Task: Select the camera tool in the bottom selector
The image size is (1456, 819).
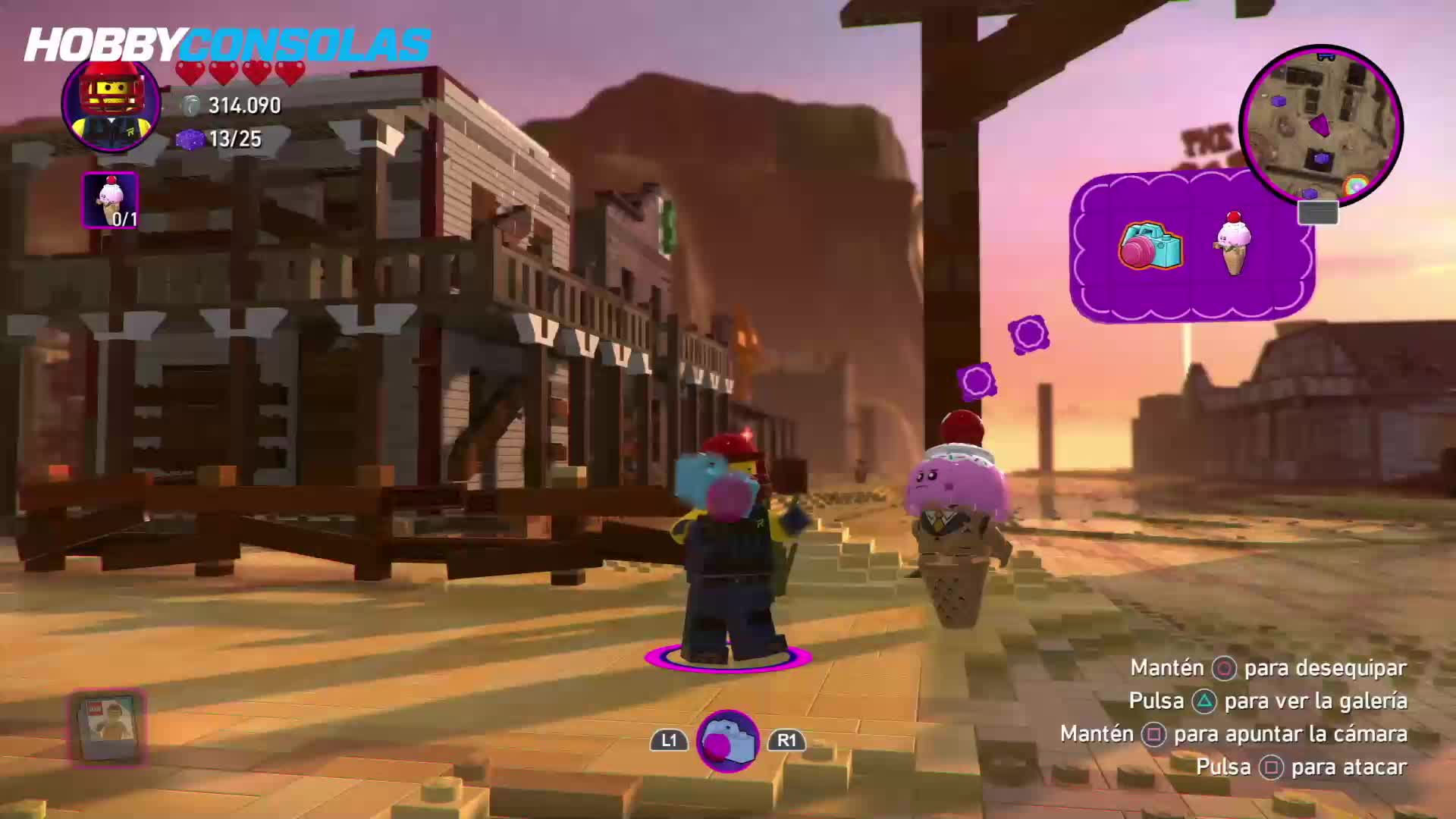Action: tap(727, 740)
